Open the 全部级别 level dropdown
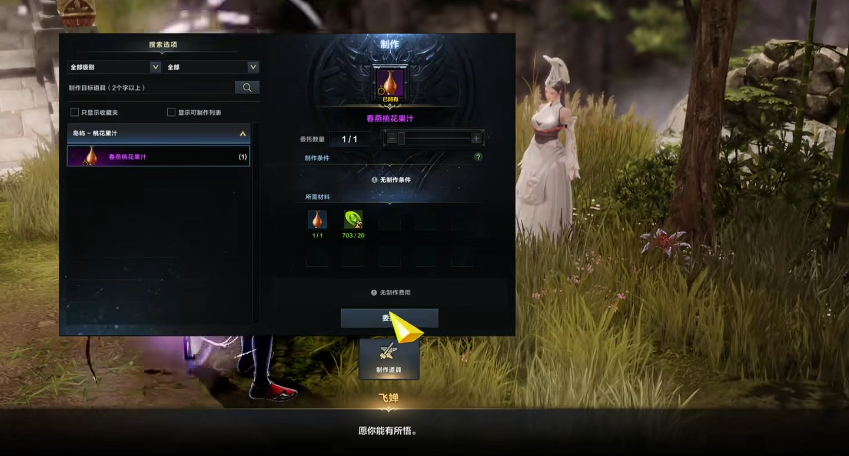This screenshot has height=456, width=849. [114, 67]
